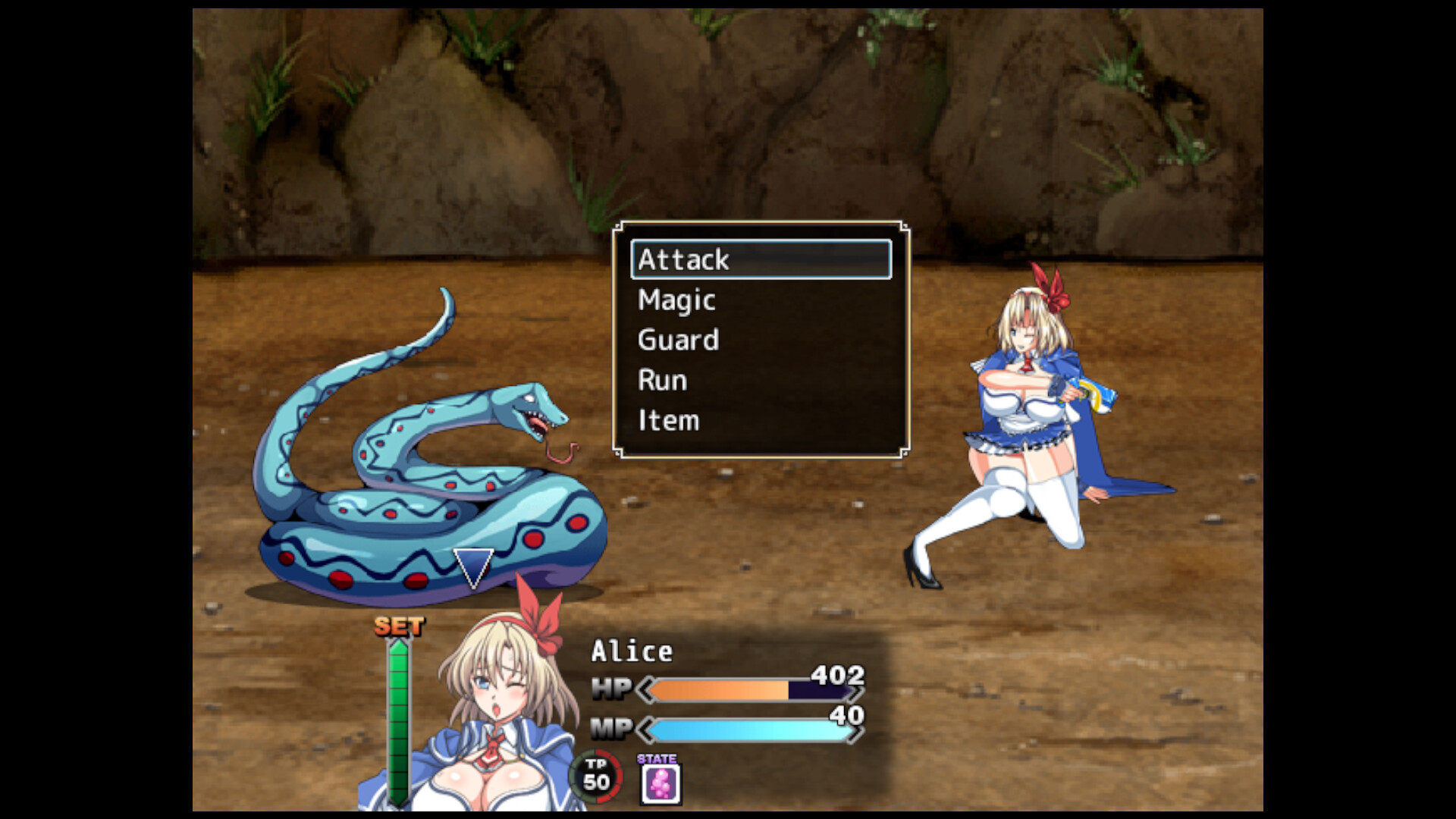Click Alice's name in the status window

[632, 649]
